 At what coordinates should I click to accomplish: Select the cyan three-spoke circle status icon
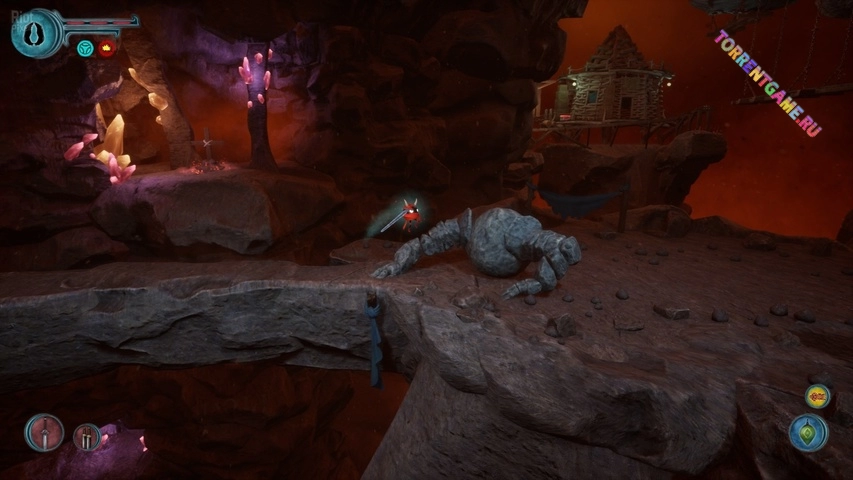pyautogui.click(x=85, y=48)
